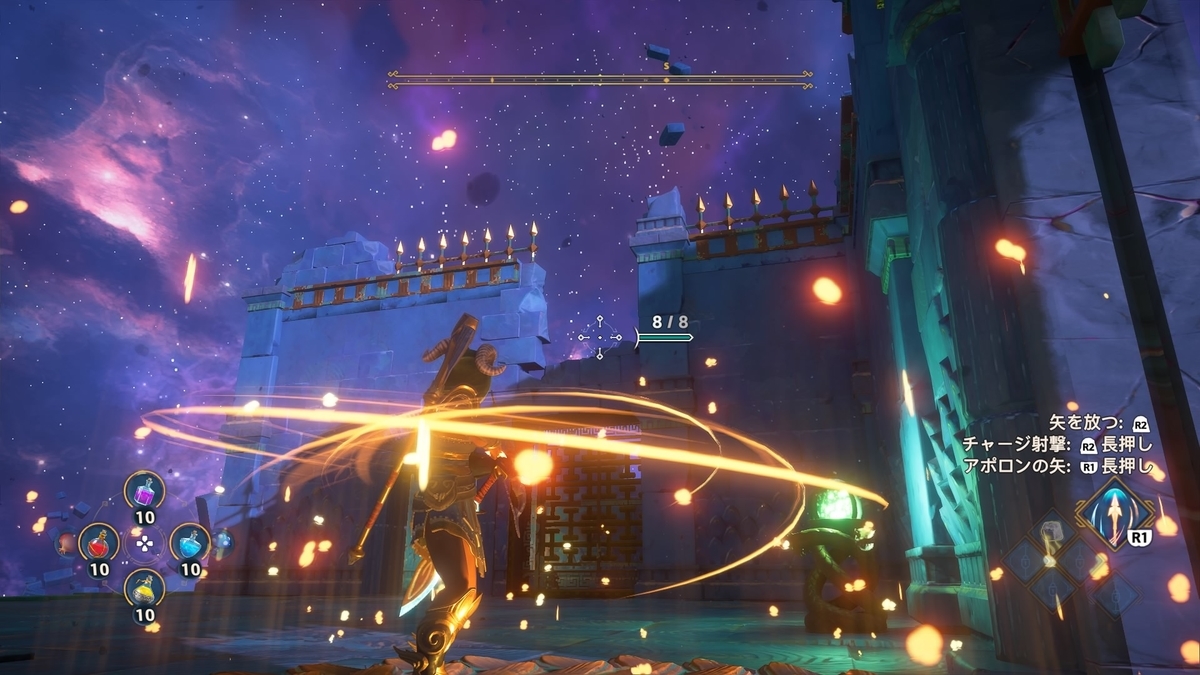Image resolution: width=1200 pixels, height=675 pixels.
Task: Select the purple potion slot
Action: click(x=144, y=491)
